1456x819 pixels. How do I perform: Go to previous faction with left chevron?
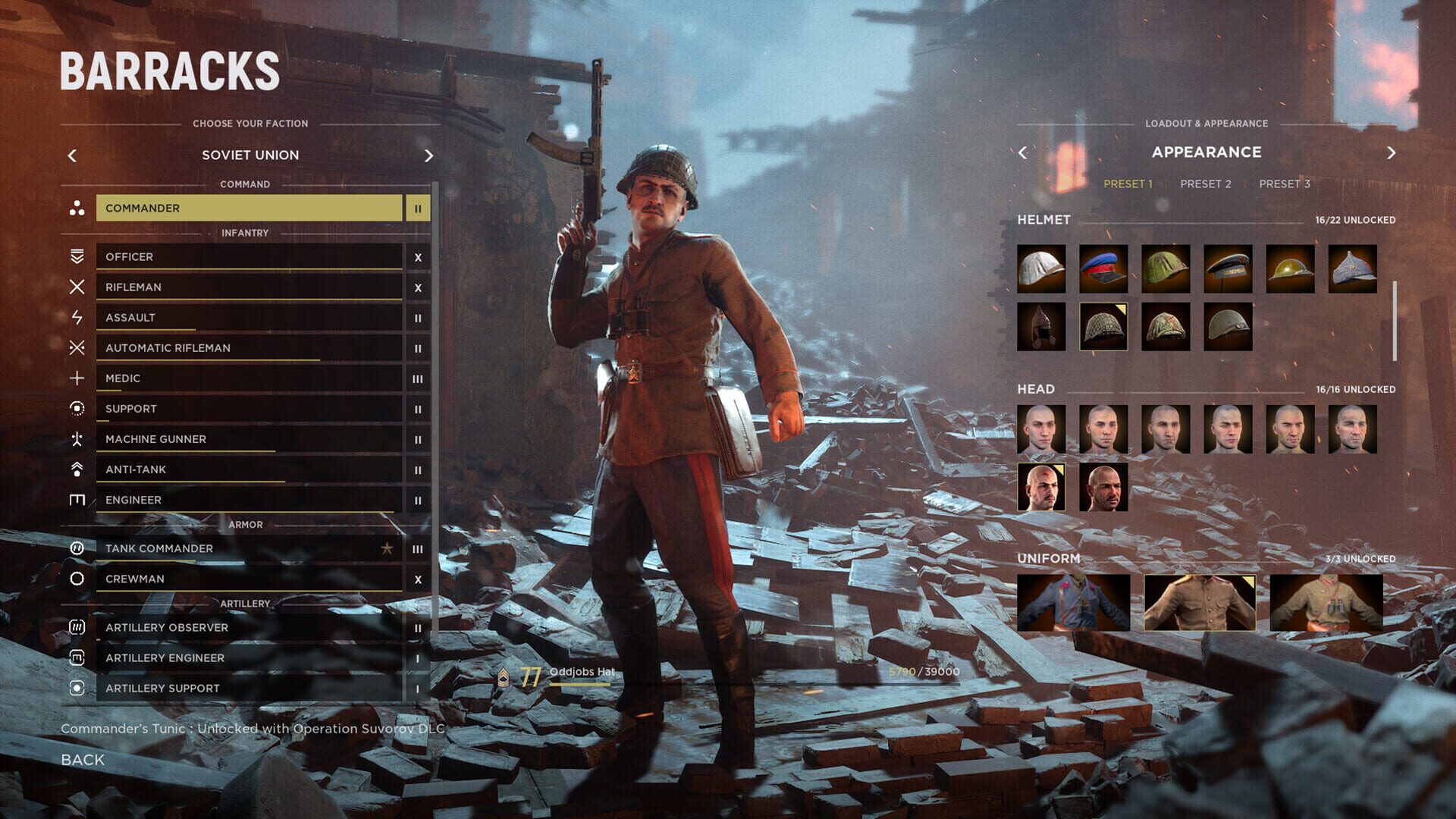click(x=72, y=155)
